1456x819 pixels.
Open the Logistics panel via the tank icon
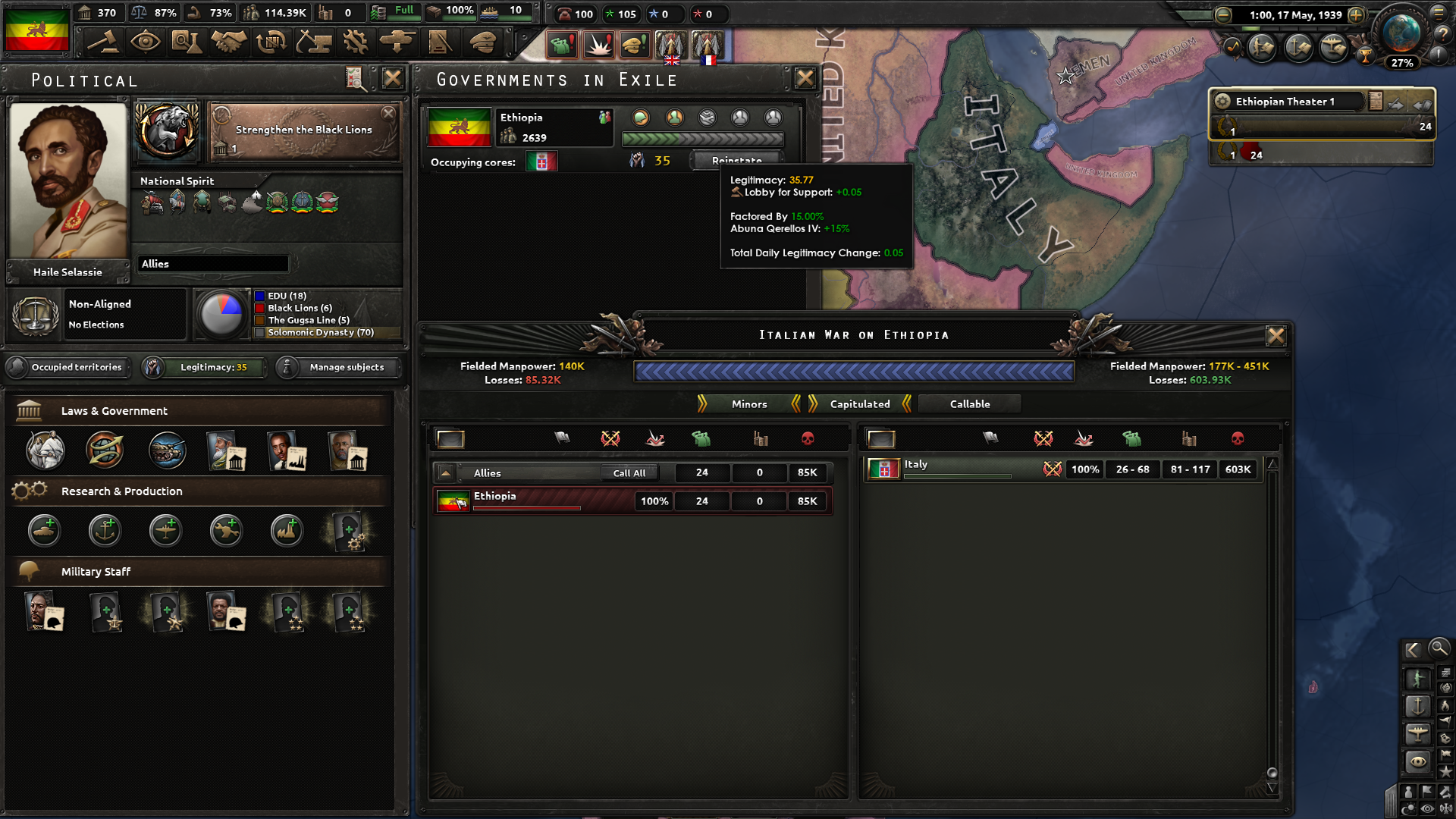pyautogui.click(x=398, y=43)
